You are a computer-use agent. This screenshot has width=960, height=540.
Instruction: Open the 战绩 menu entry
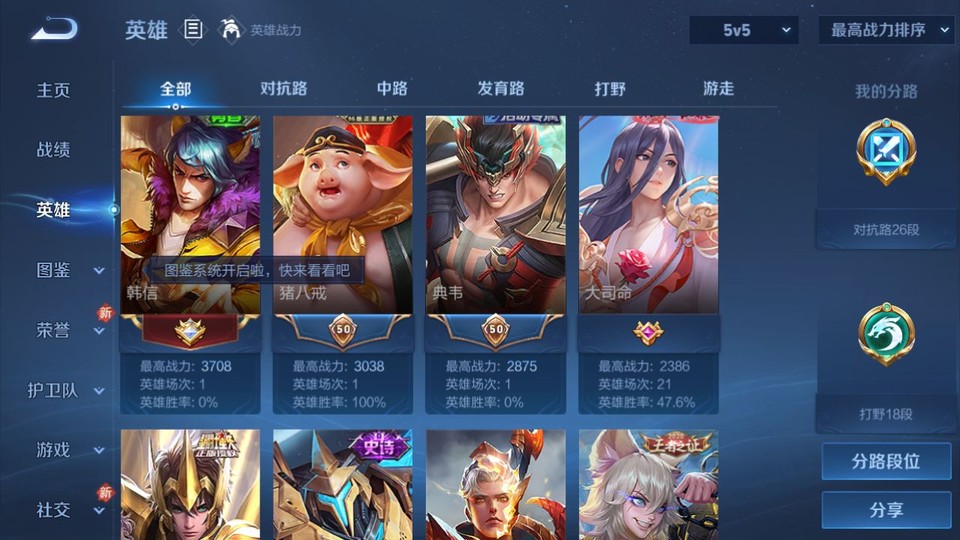[x=54, y=150]
